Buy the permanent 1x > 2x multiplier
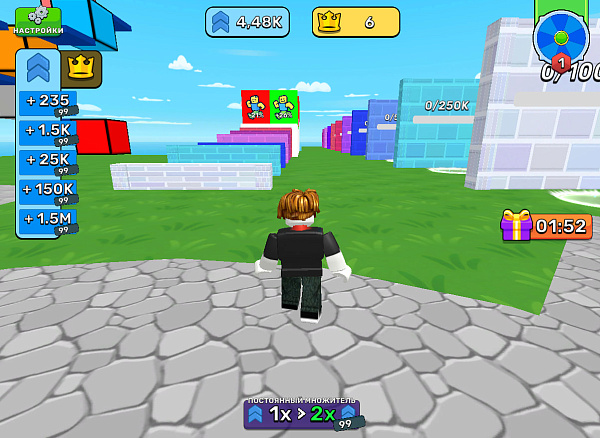This screenshot has width=600, height=438. point(301,414)
